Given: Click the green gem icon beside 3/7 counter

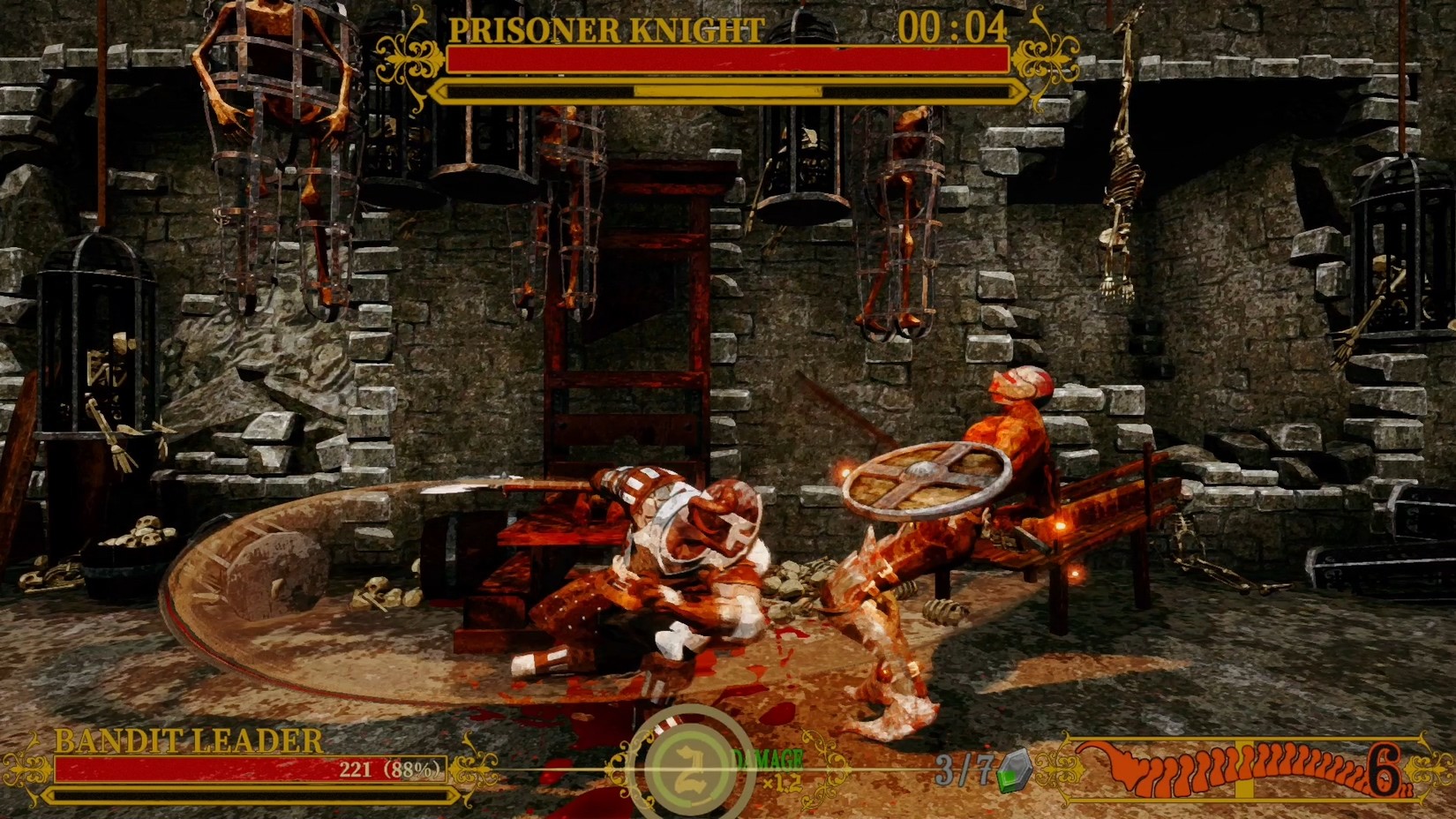Looking at the screenshot, I should click(1013, 771).
